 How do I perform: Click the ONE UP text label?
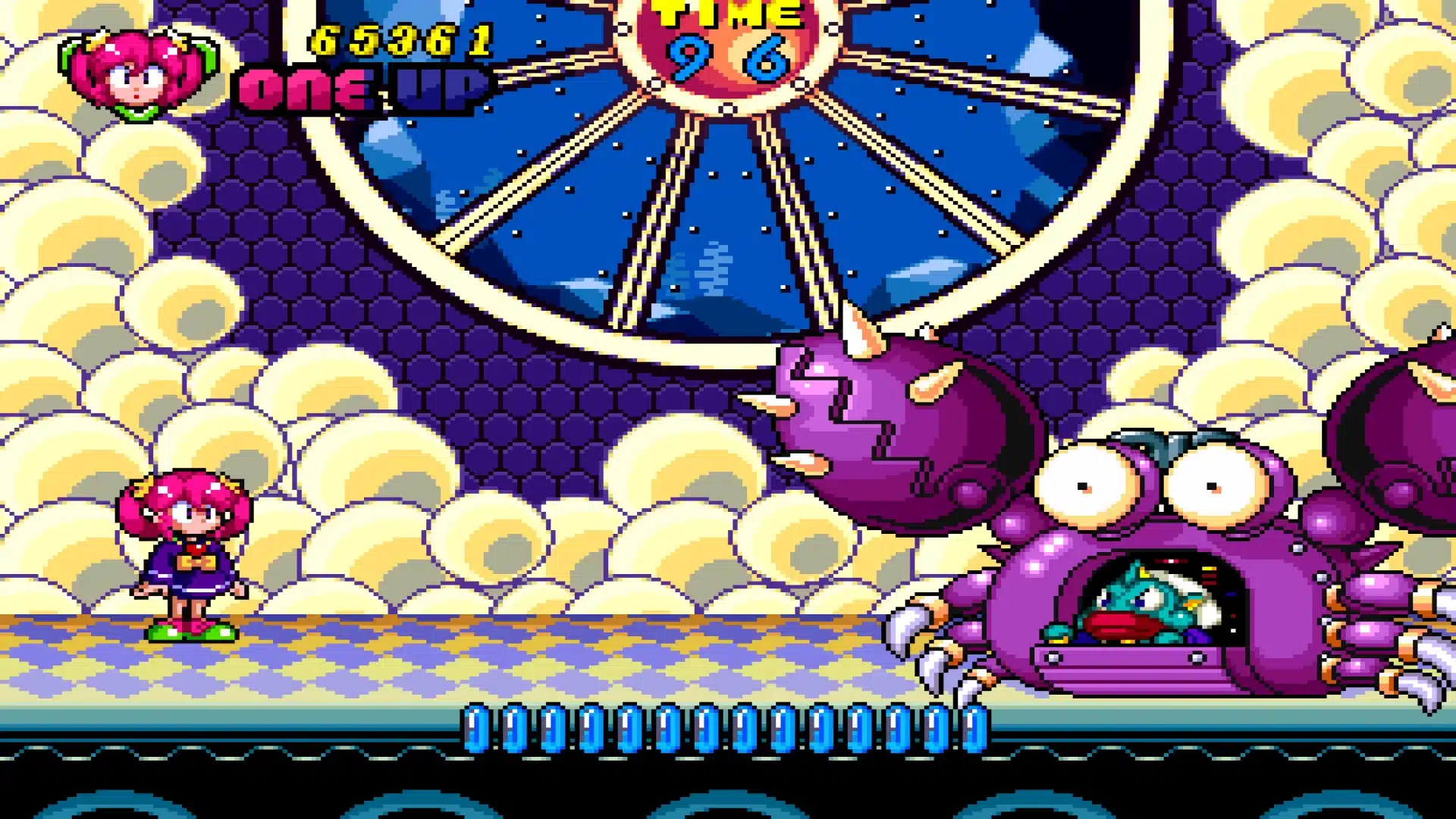[364, 87]
